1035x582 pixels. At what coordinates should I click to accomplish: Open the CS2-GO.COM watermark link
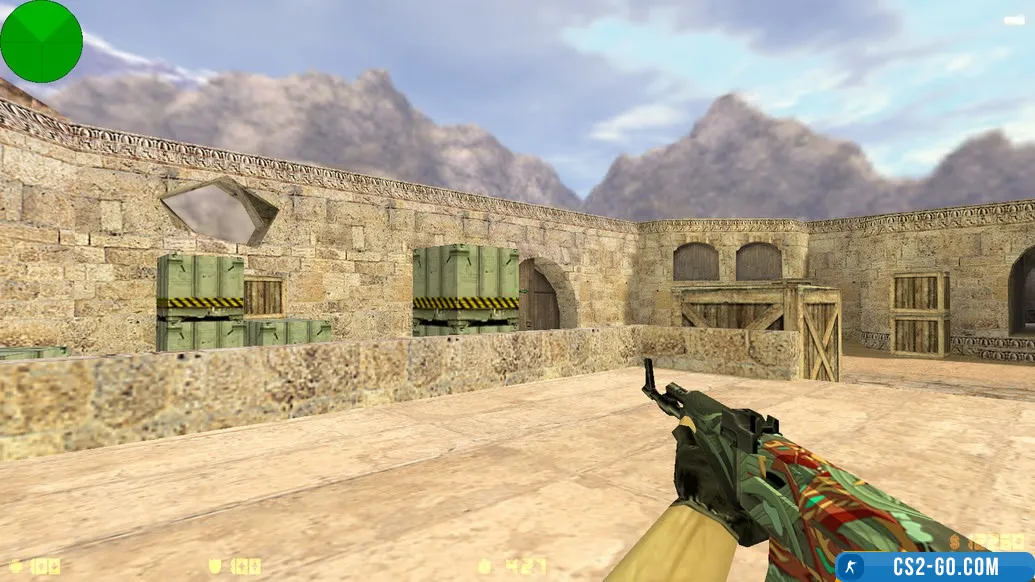[x=934, y=567]
